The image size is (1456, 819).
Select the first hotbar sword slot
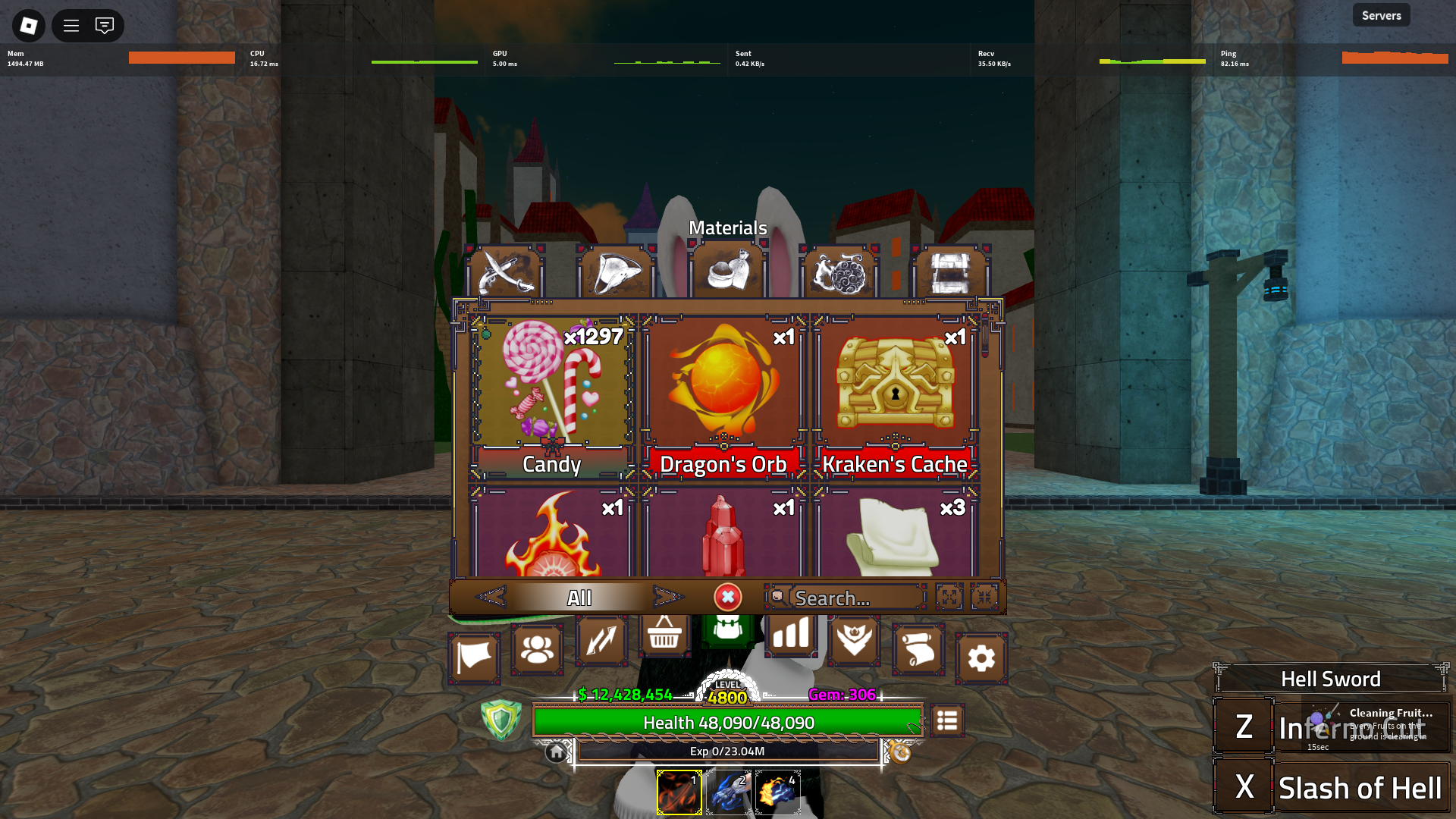[679, 792]
